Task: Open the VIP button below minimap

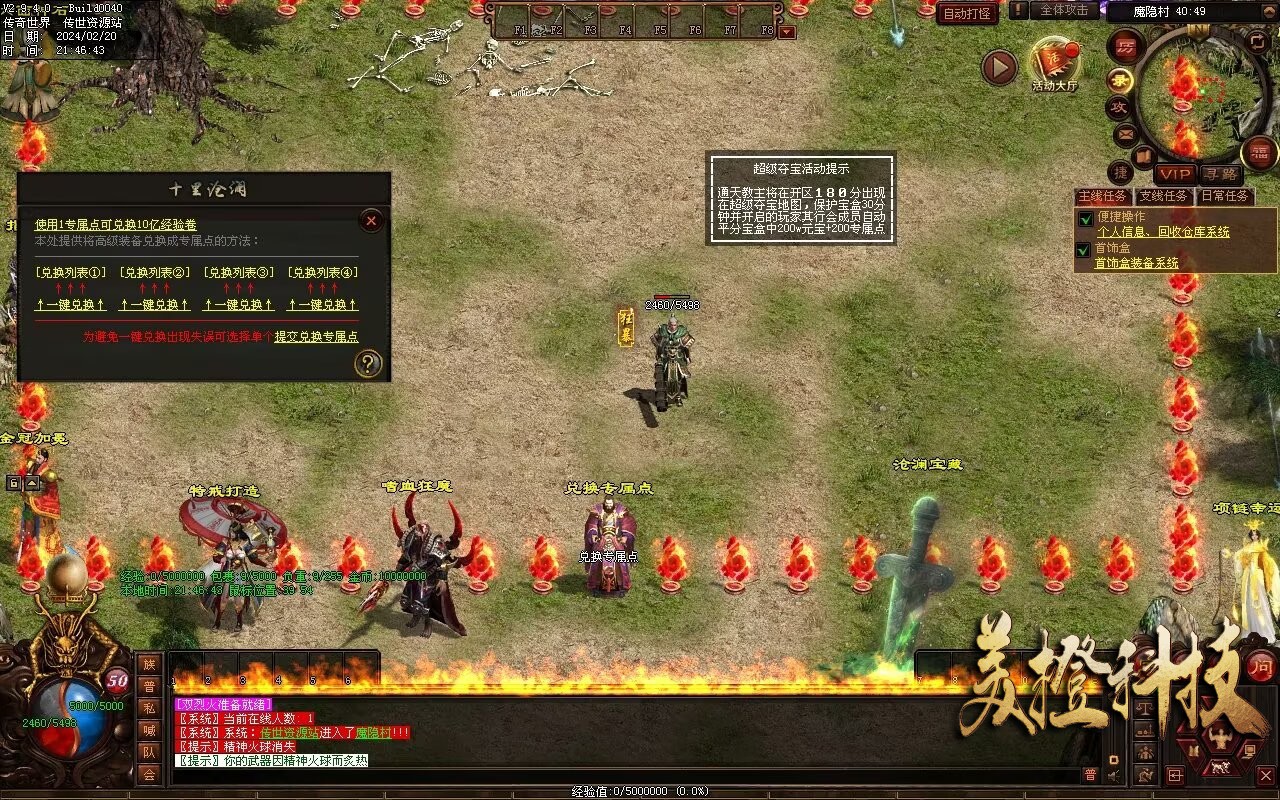Action: (1175, 174)
